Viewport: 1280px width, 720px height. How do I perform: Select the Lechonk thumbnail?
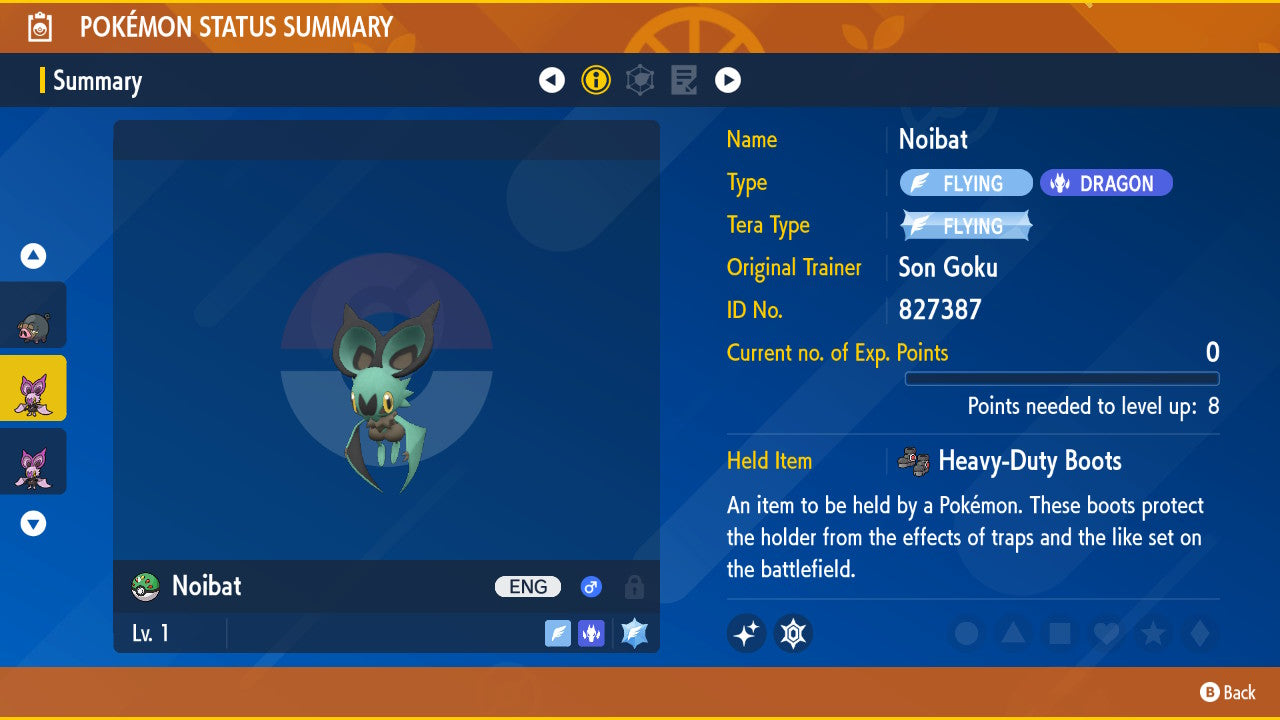(33, 315)
